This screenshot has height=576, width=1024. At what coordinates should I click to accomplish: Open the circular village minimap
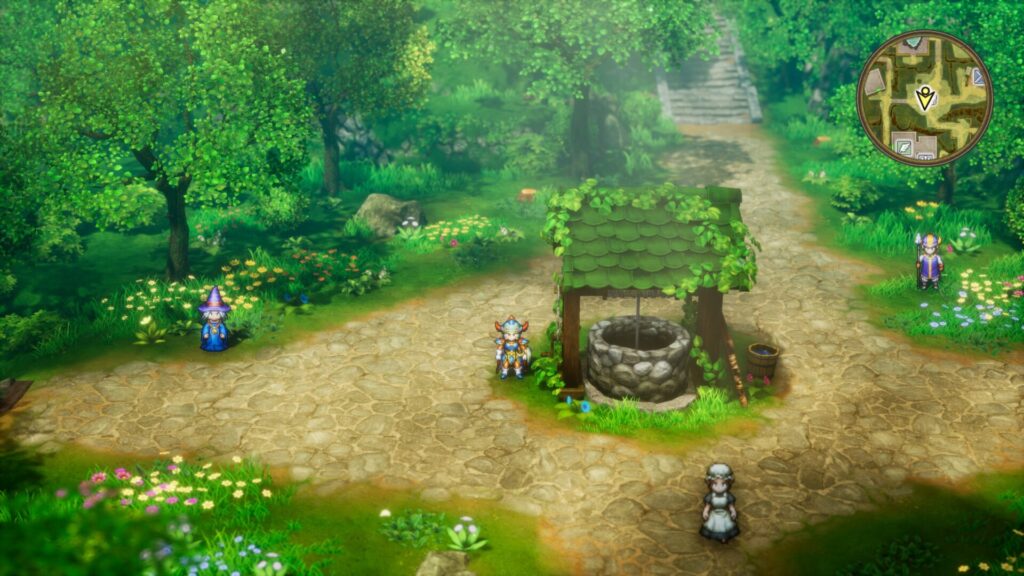(x=924, y=98)
